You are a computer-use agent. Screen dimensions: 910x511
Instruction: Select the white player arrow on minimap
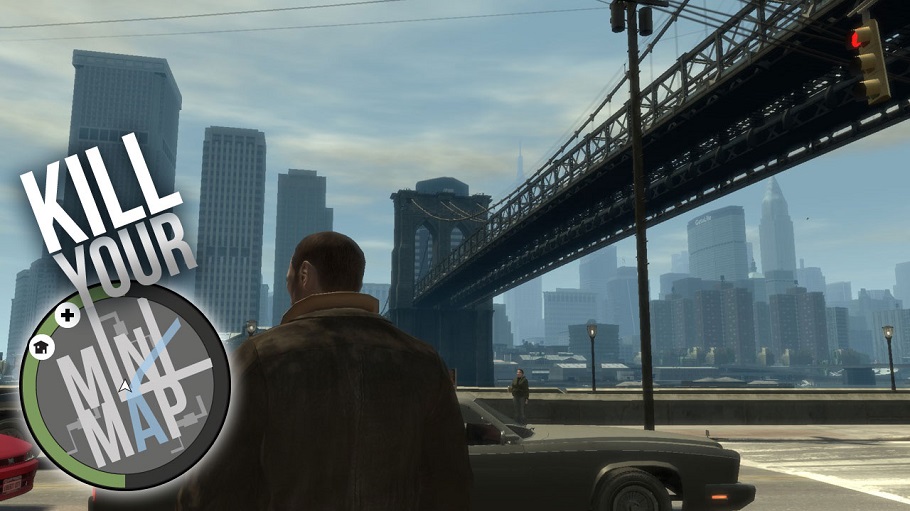click(x=124, y=385)
